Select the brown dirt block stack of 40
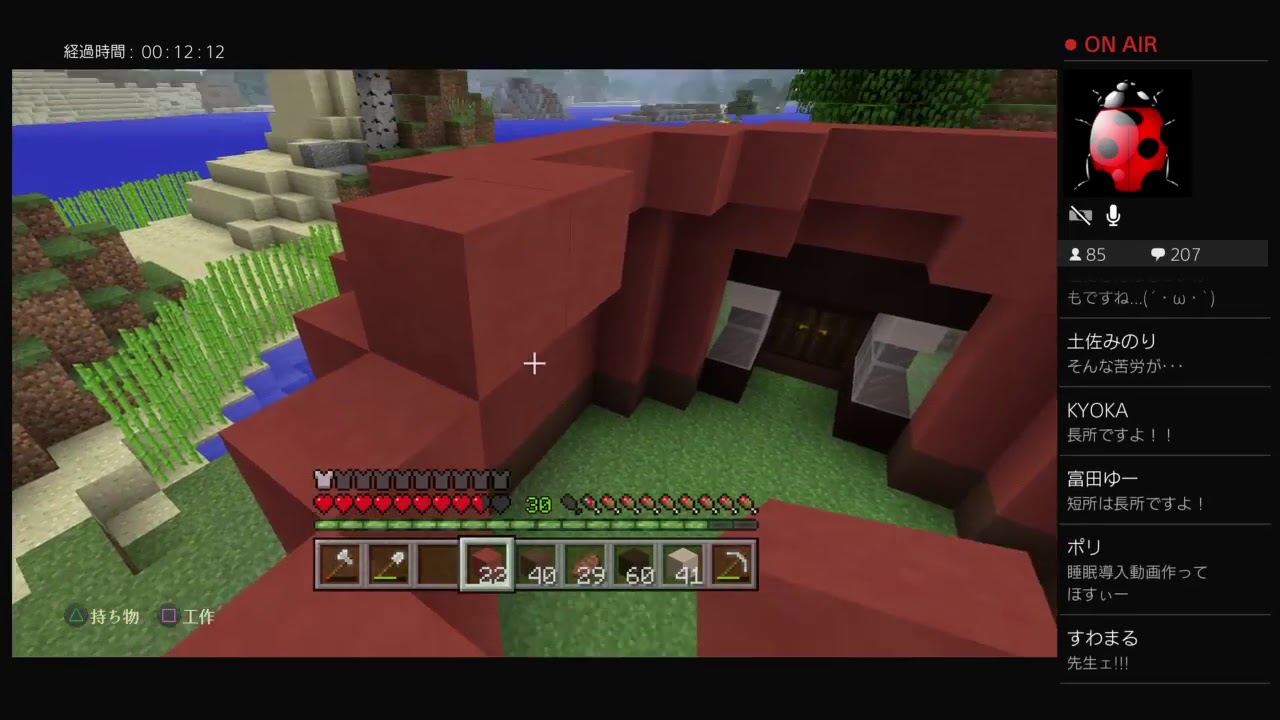This screenshot has height=720, width=1280. (536, 564)
